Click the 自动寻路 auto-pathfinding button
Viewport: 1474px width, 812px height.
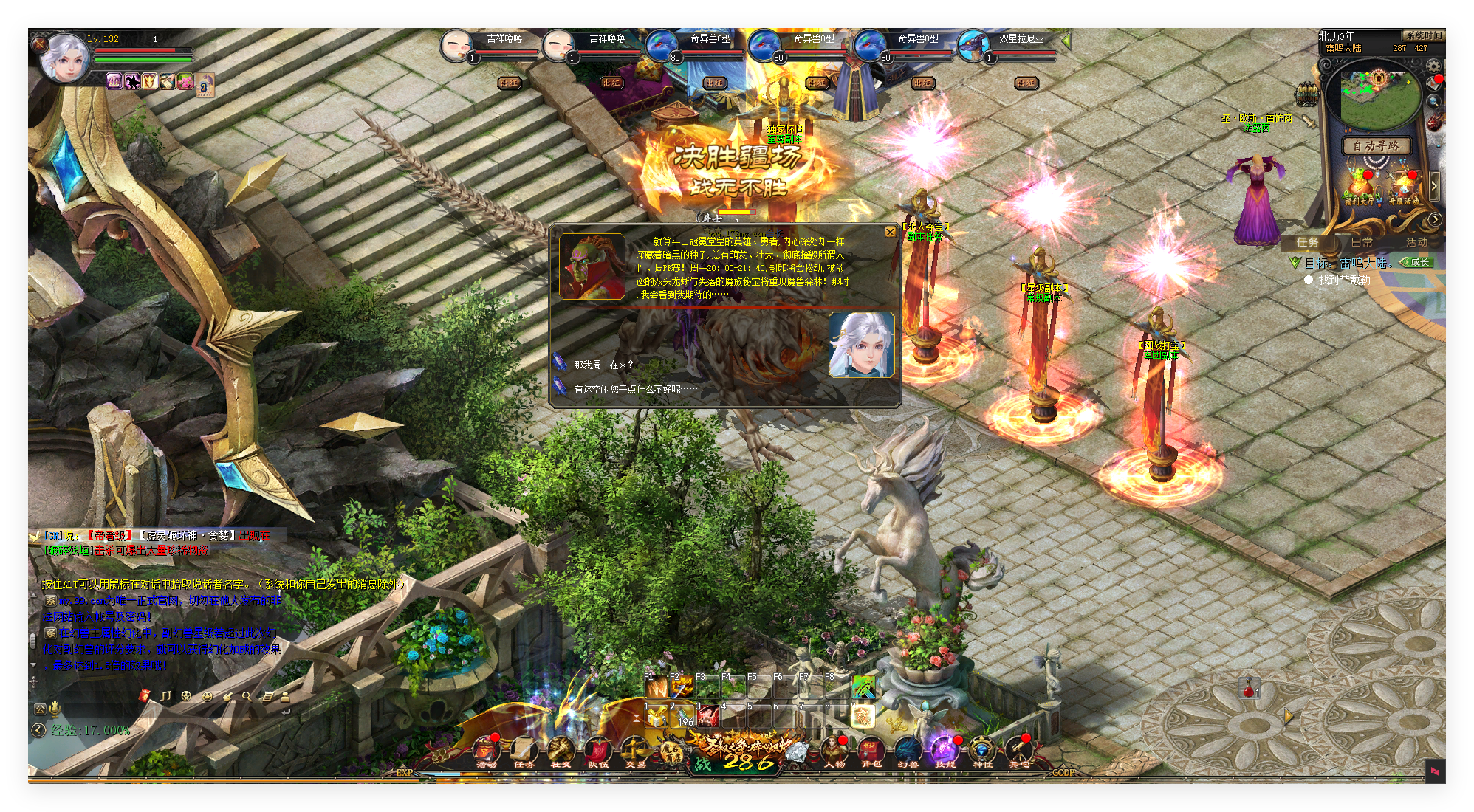tap(1376, 145)
